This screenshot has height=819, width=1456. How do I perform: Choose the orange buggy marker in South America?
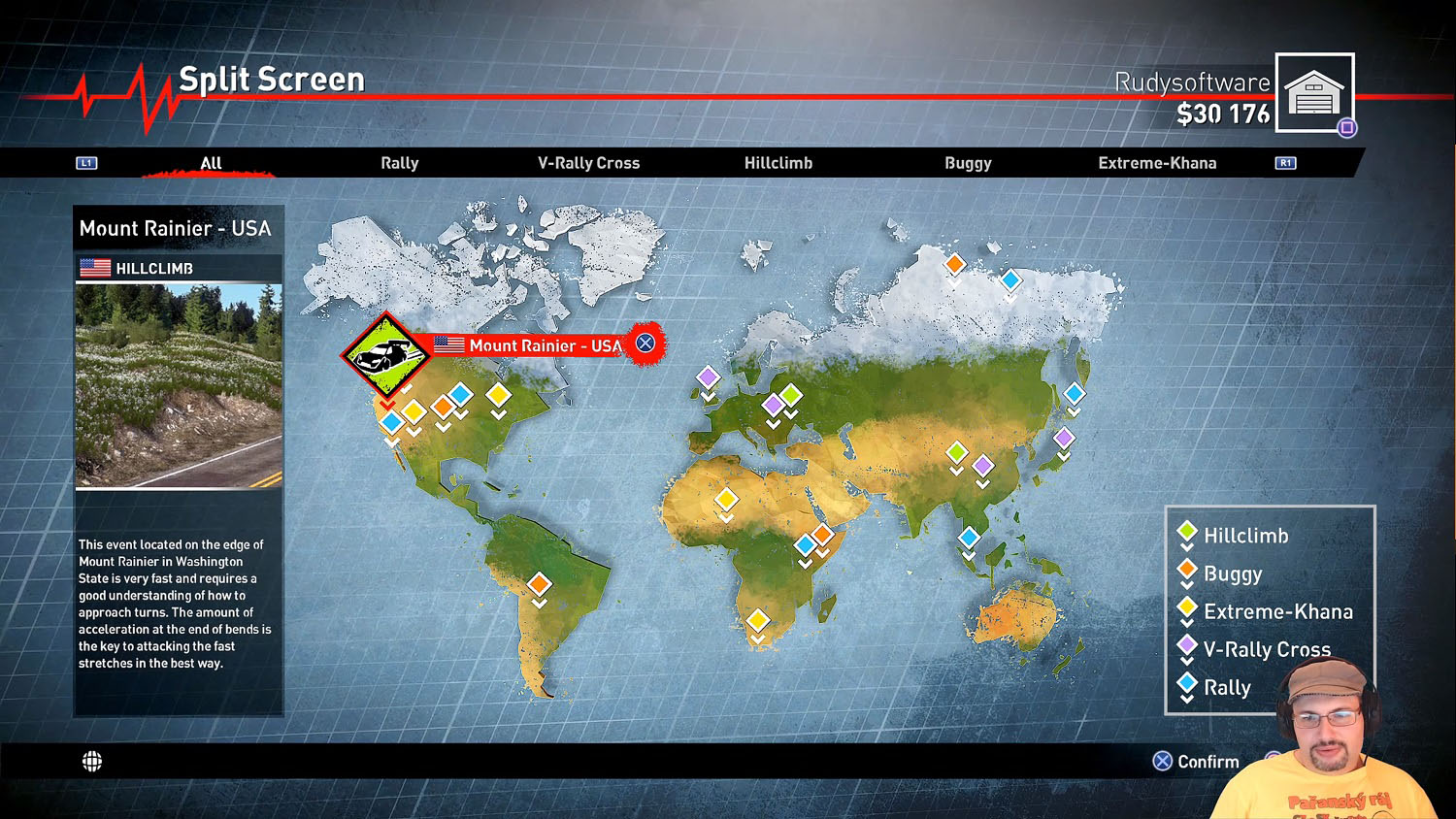tap(540, 584)
